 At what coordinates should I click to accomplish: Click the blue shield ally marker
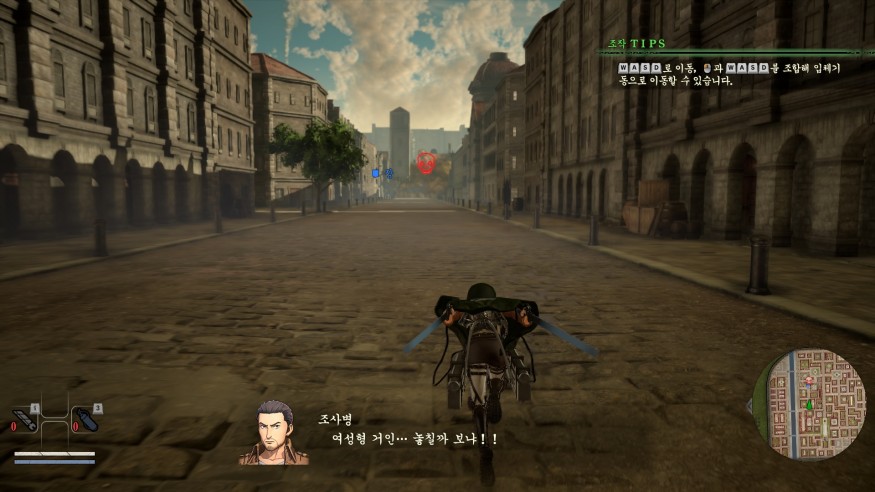click(x=376, y=173)
